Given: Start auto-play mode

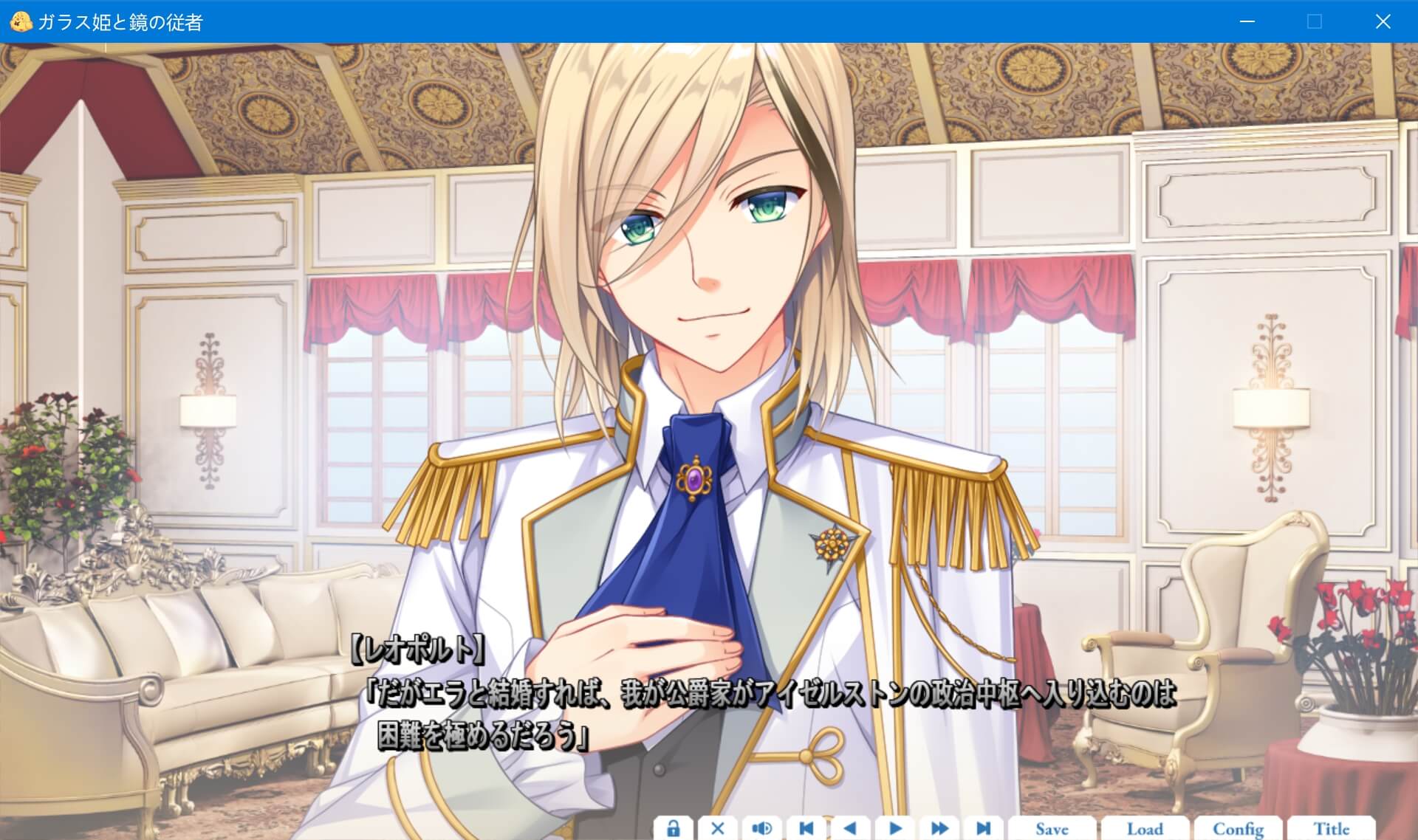Looking at the screenshot, I should [894, 828].
